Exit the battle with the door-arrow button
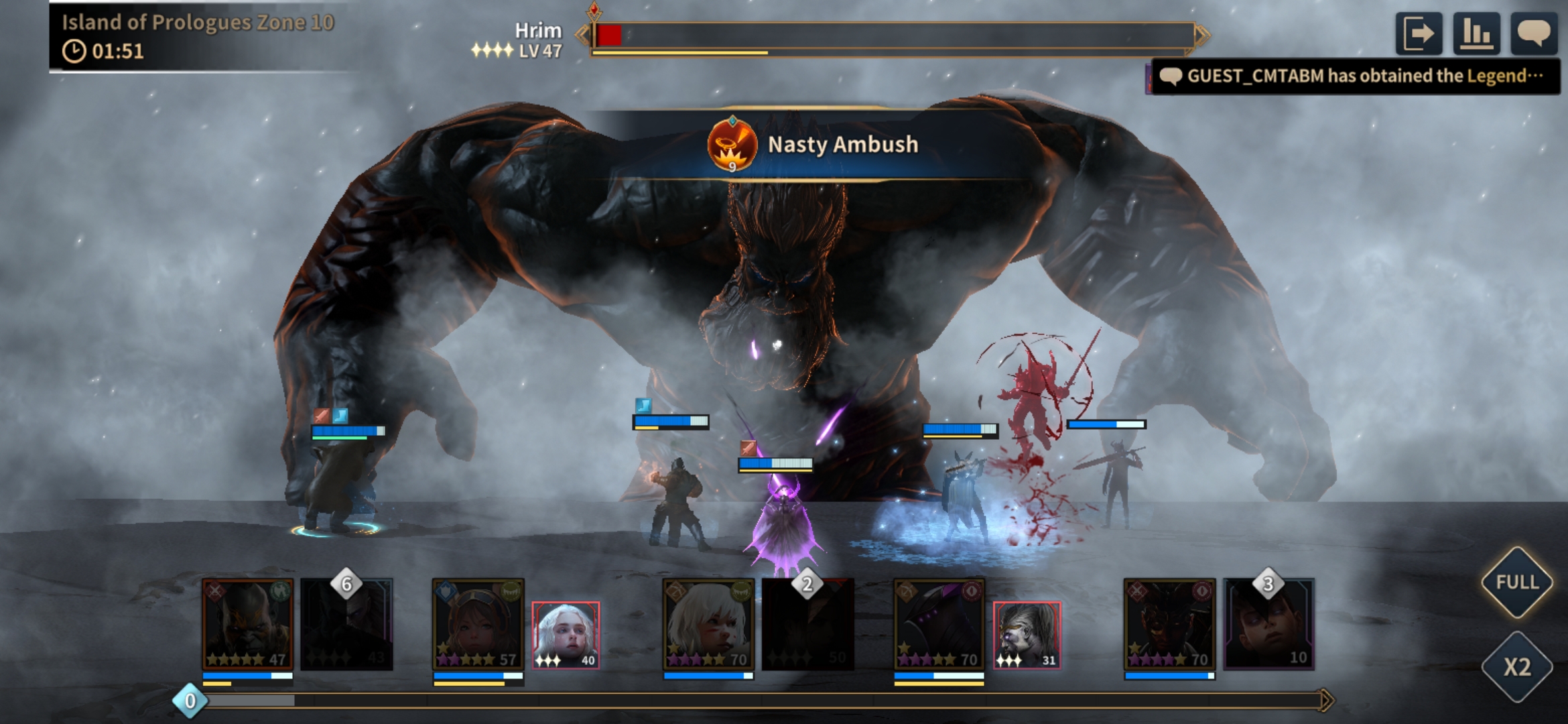This screenshot has width=1568, height=724. (1419, 34)
